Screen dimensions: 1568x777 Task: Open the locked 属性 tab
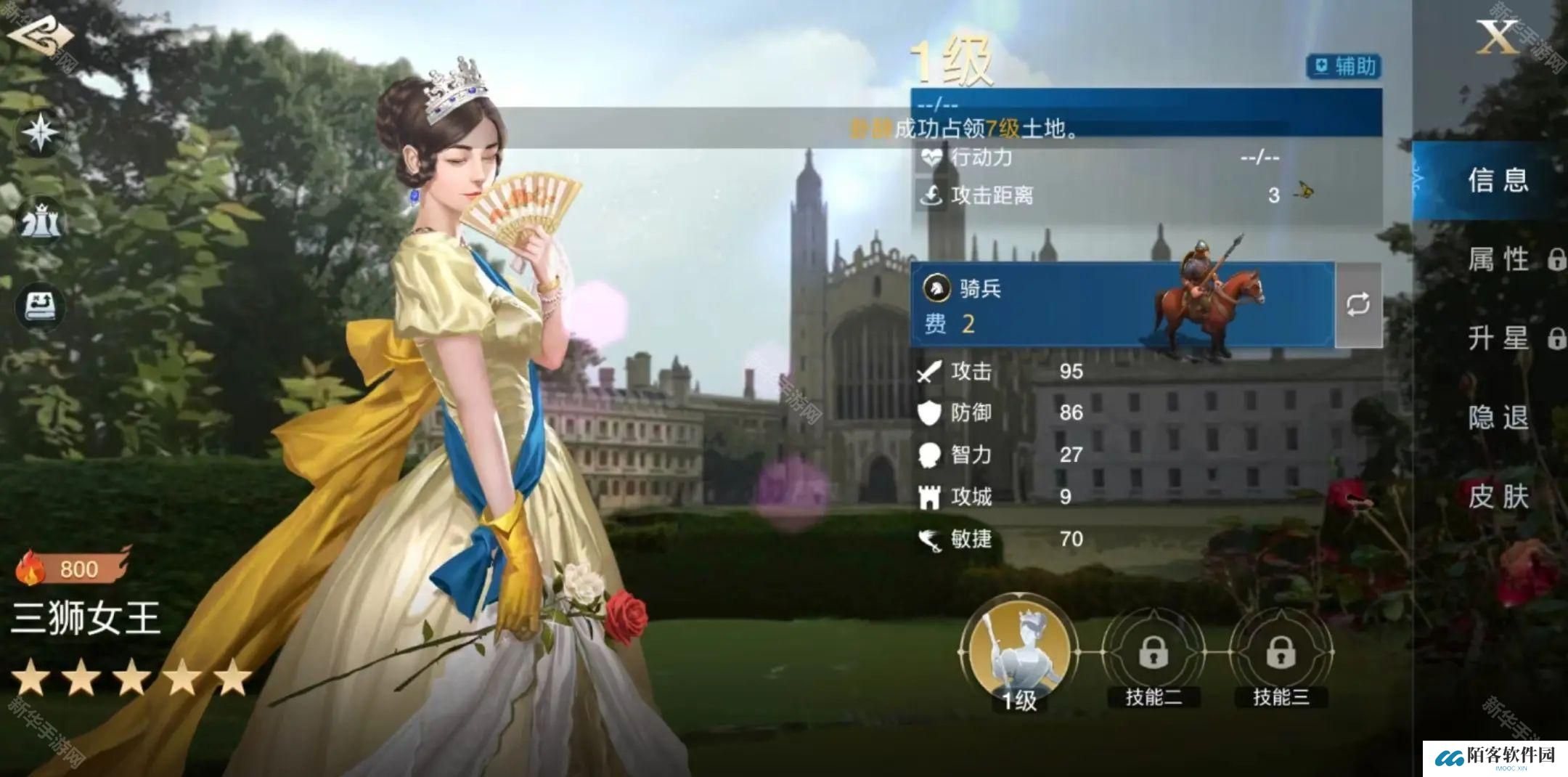(x=1503, y=259)
